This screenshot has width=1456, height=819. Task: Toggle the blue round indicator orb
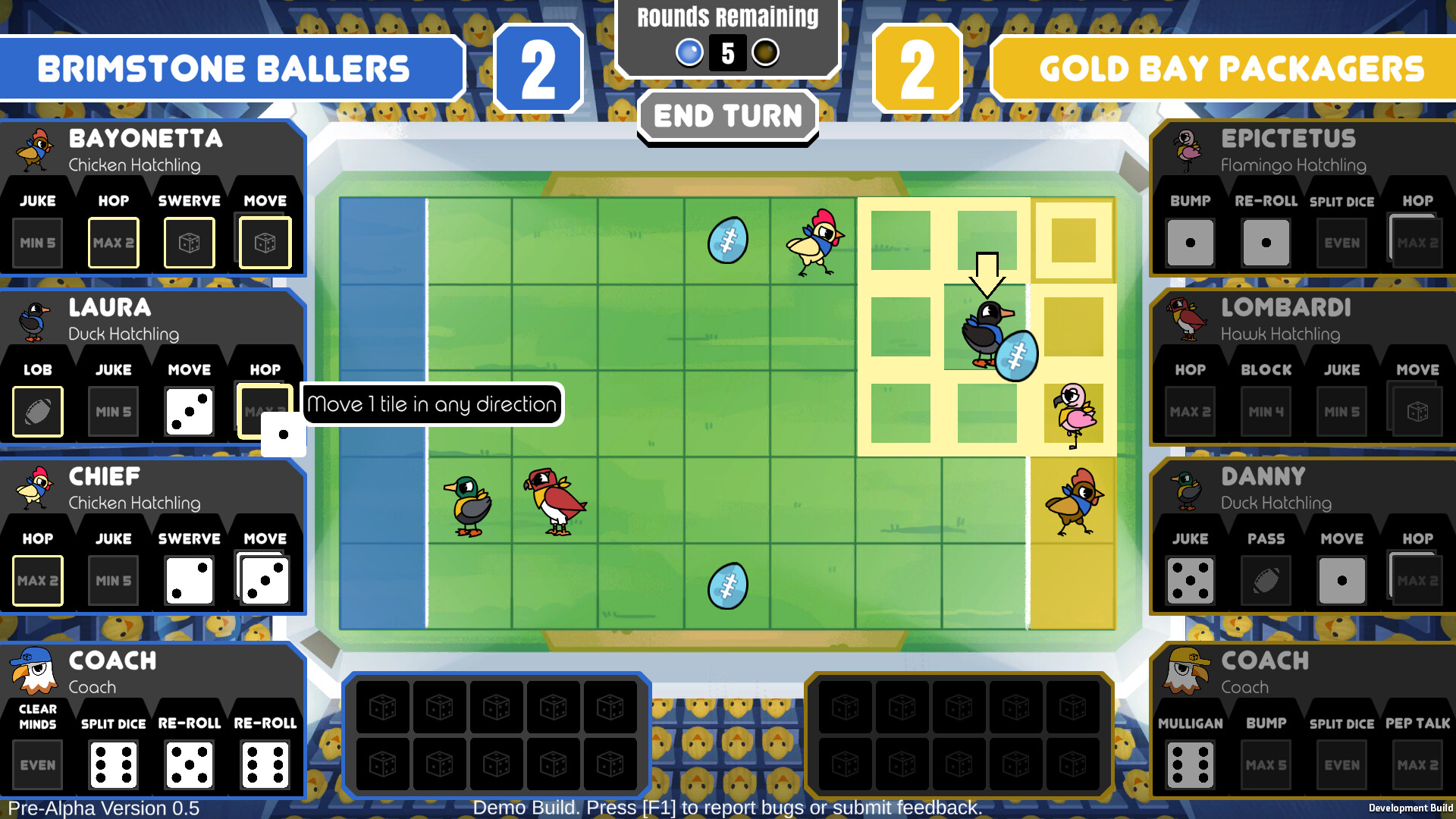[689, 52]
